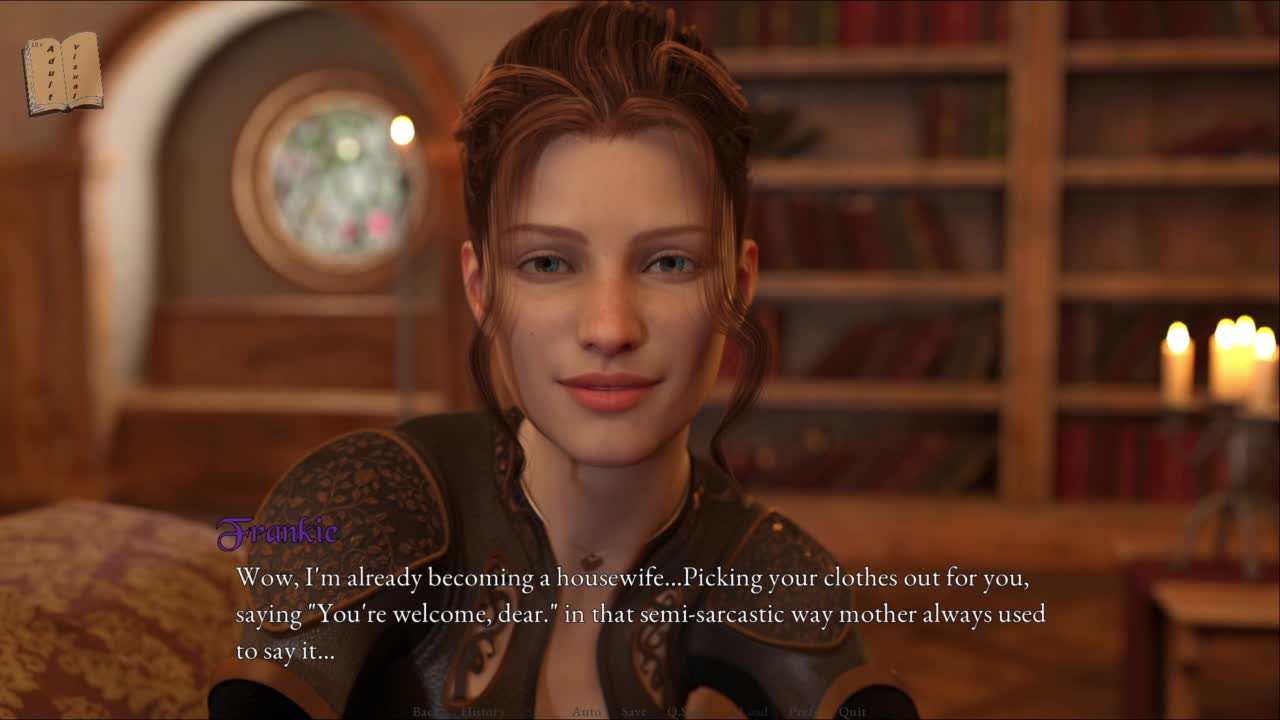Image resolution: width=1280 pixels, height=720 pixels.
Task: Open the Save game menu
Action: pyautogui.click(x=634, y=712)
